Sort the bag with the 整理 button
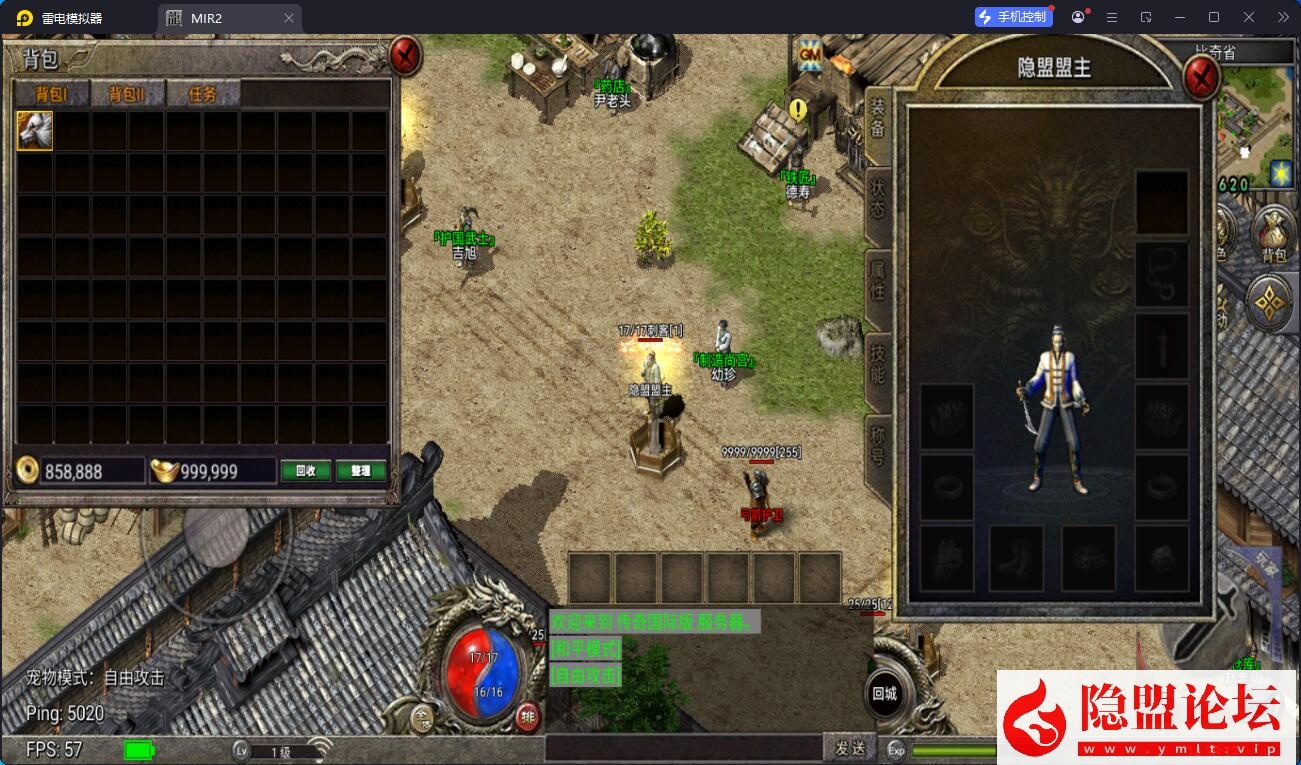The image size is (1301, 765). [361, 471]
